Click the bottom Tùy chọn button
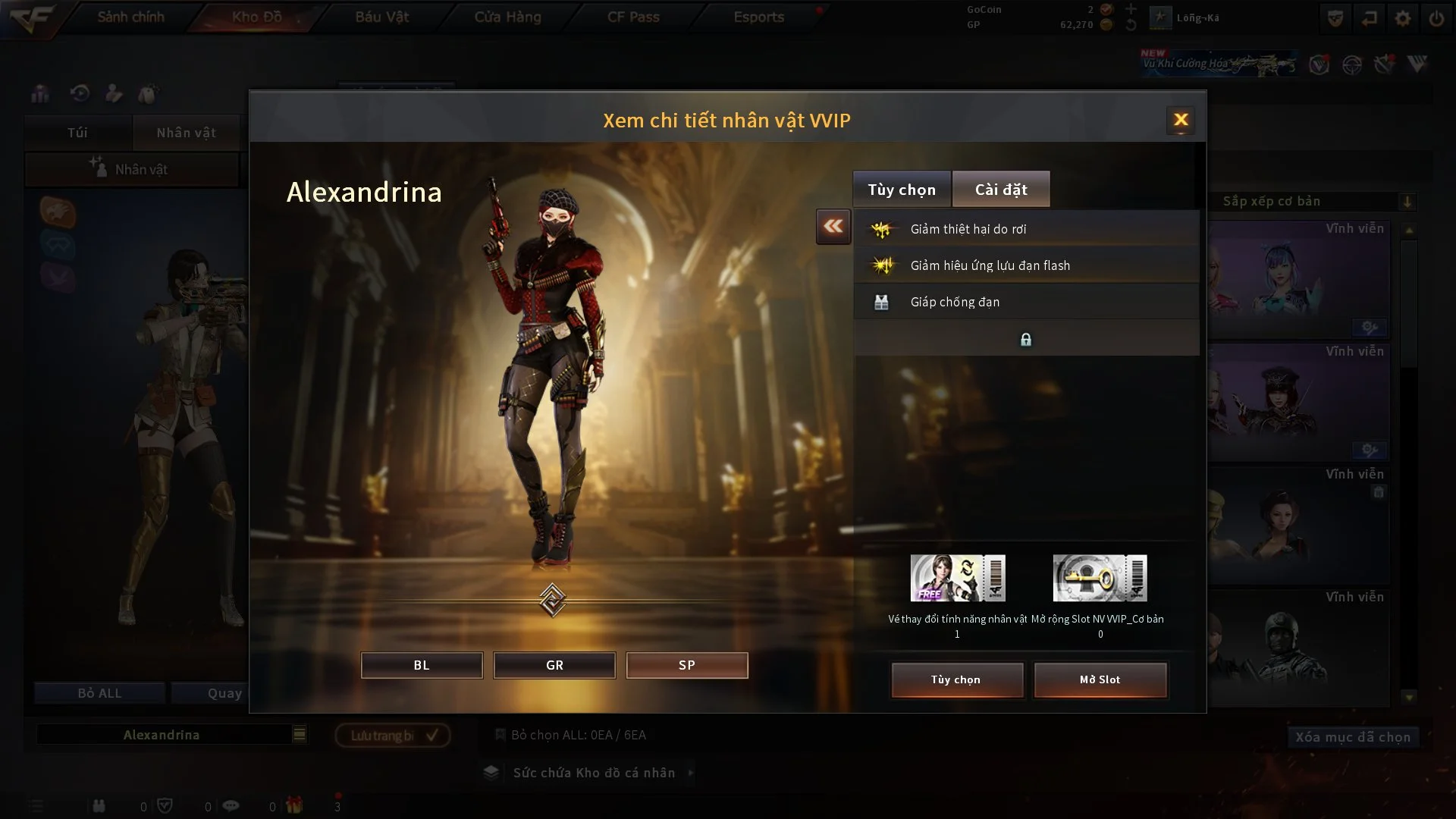Image resolution: width=1456 pixels, height=819 pixels. 957,679
